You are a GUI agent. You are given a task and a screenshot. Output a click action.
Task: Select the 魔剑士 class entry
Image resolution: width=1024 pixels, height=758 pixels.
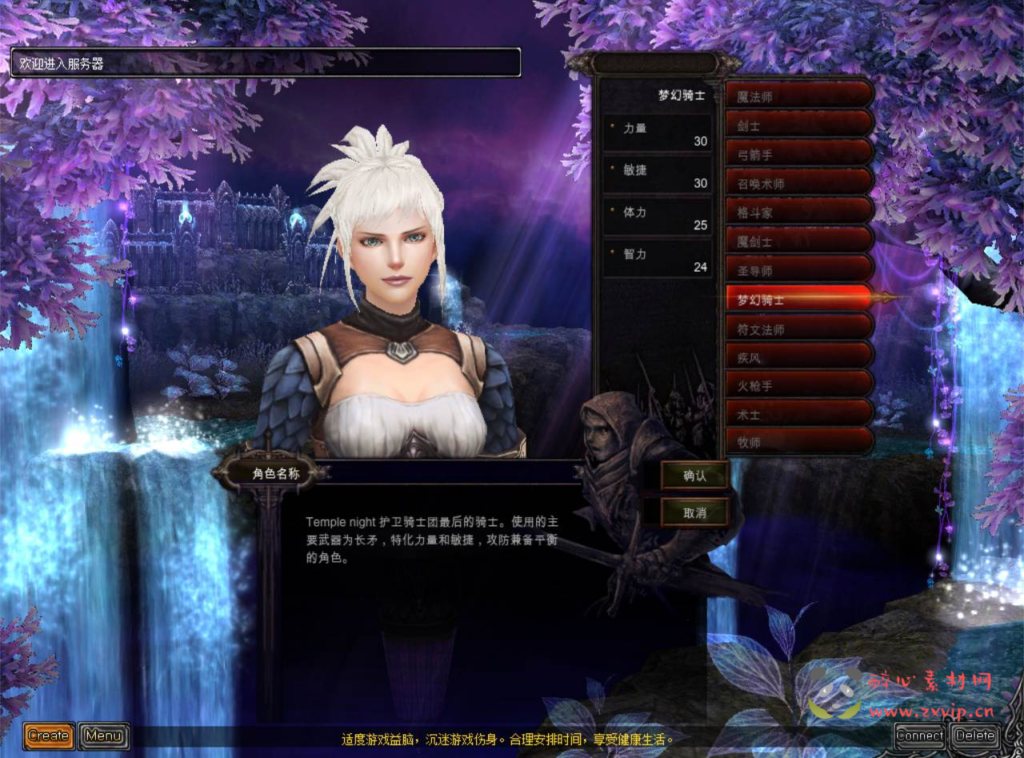pos(799,241)
